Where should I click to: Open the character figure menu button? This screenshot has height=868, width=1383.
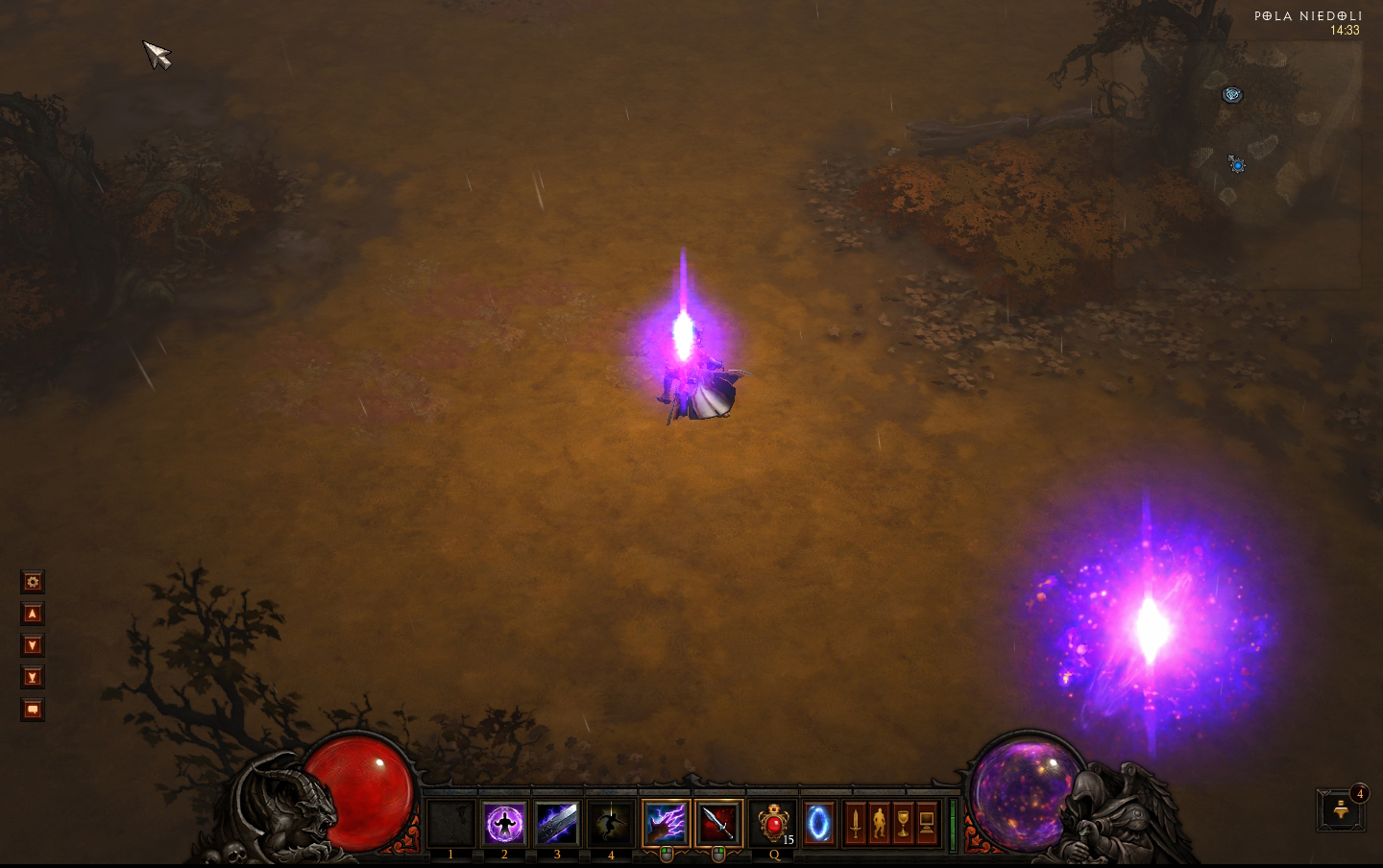point(879,824)
